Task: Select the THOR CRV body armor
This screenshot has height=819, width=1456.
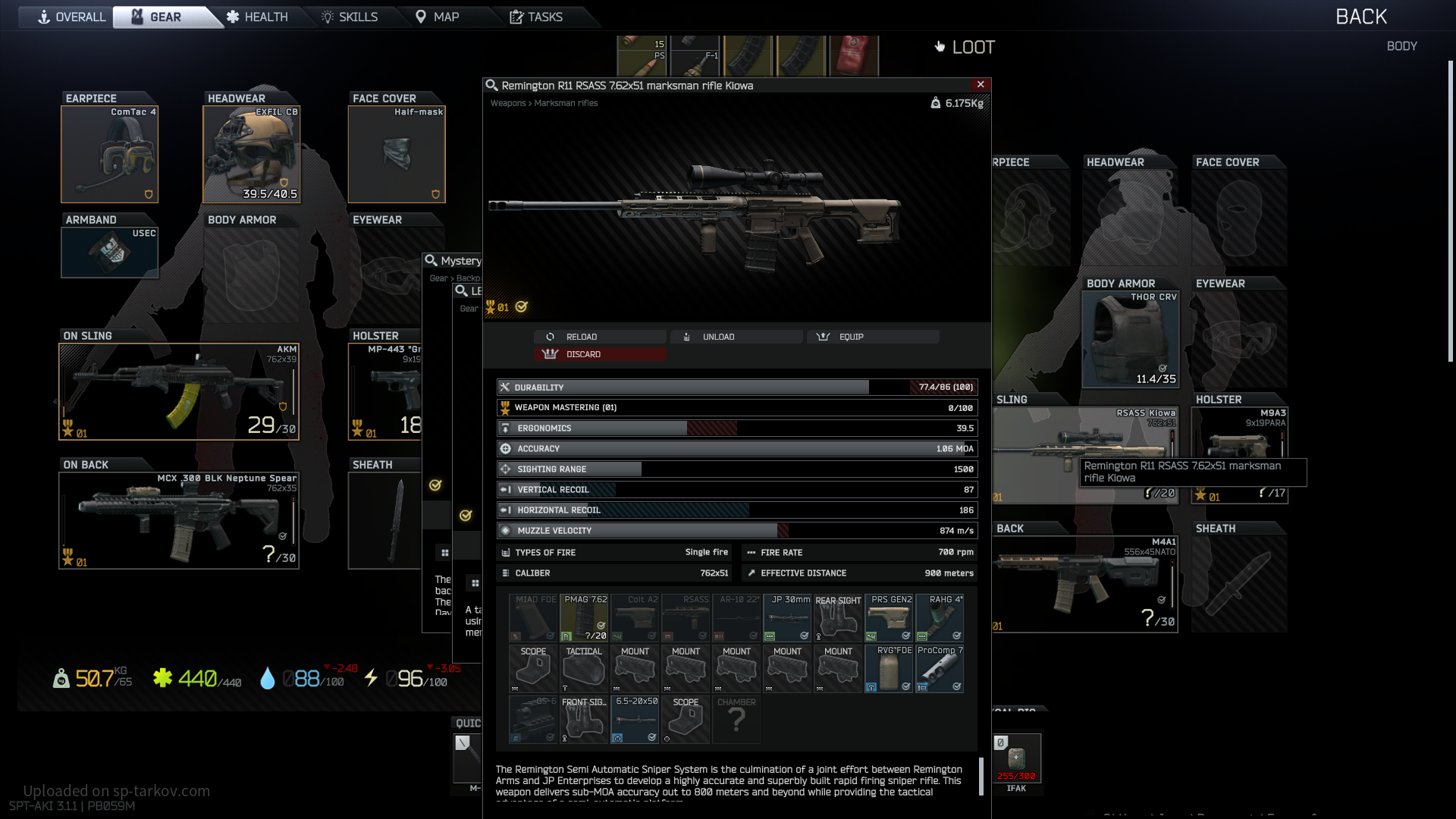Action: click(1130, 339)
